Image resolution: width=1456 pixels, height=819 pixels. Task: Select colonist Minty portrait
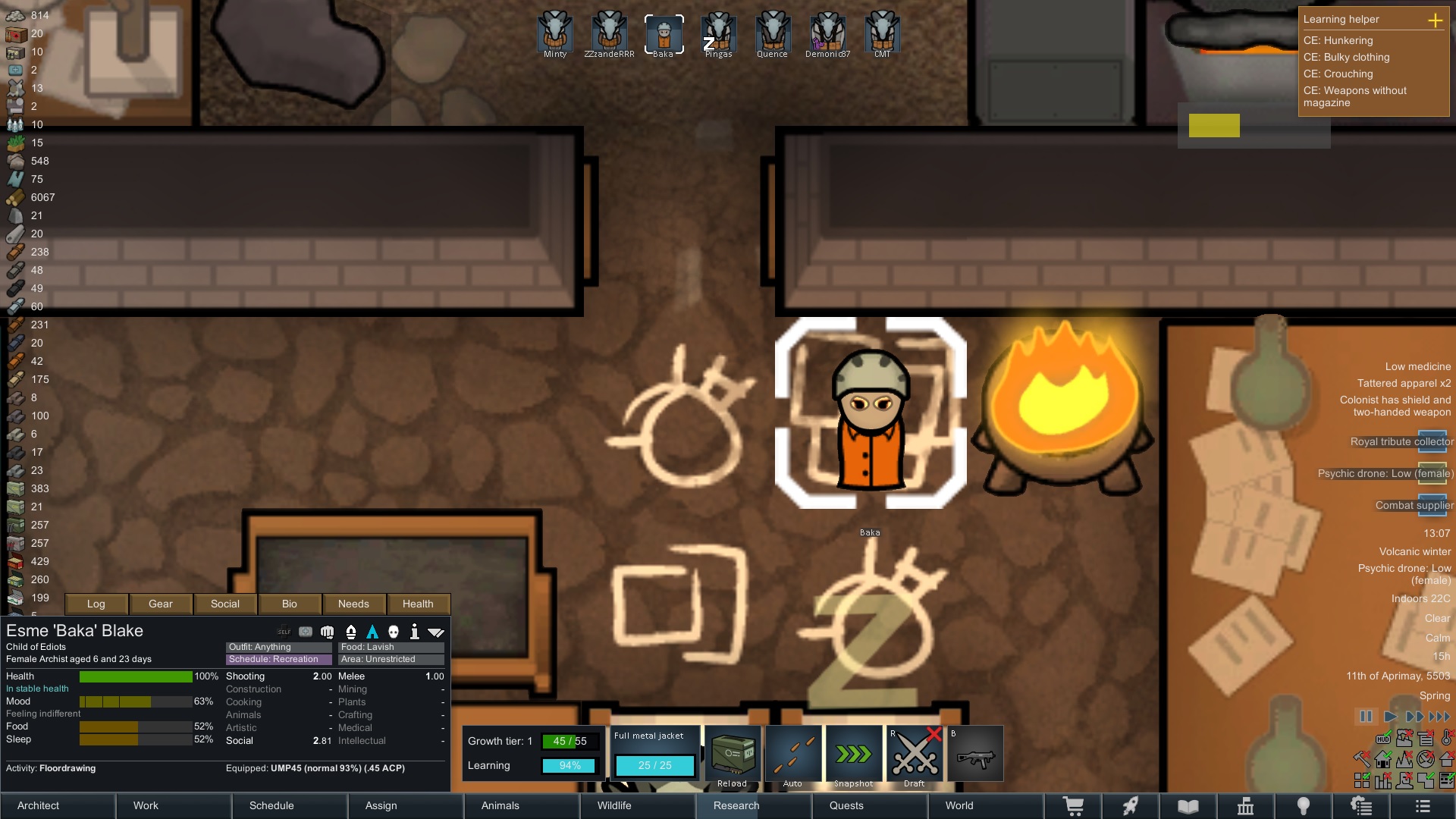coord(555,33)
